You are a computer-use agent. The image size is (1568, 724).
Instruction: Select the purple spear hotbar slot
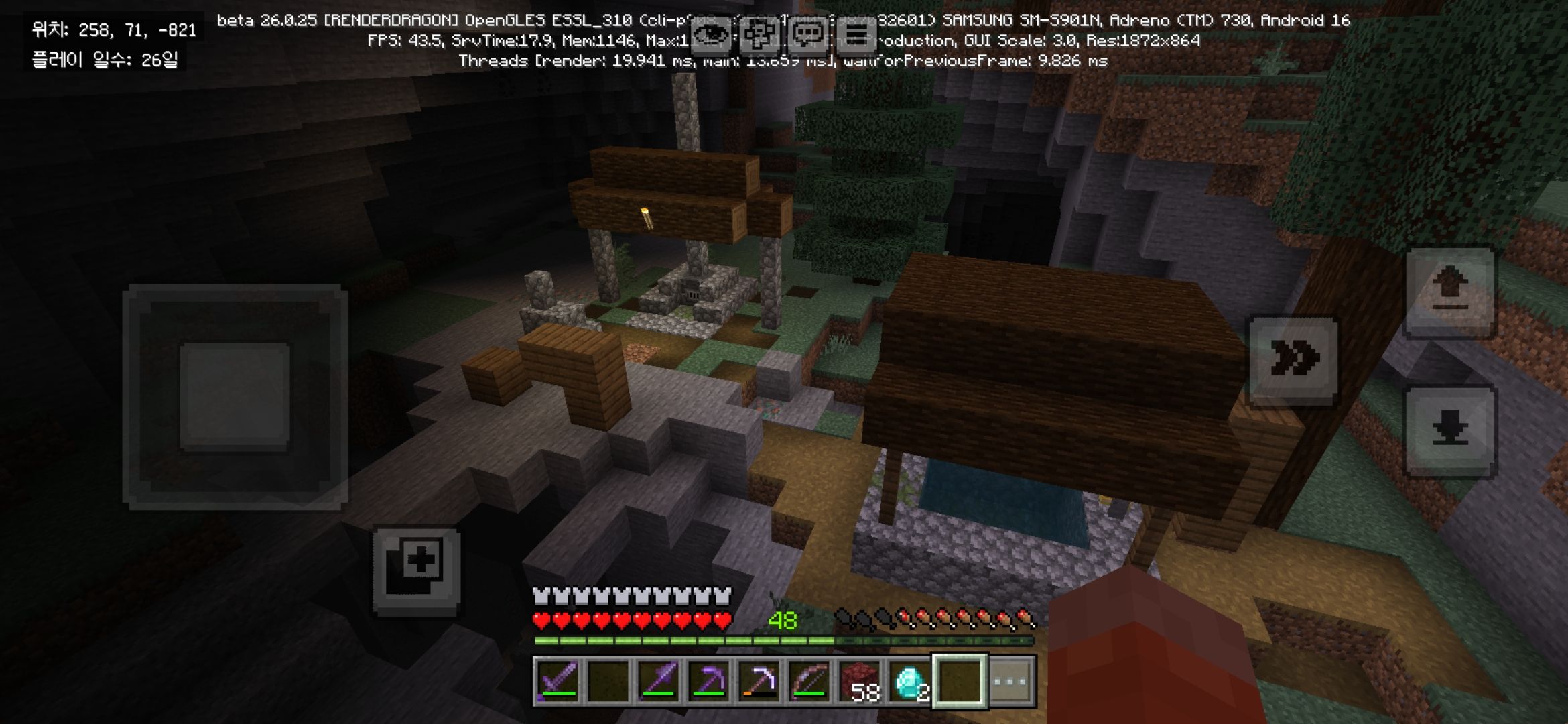[x=659, y=682]
